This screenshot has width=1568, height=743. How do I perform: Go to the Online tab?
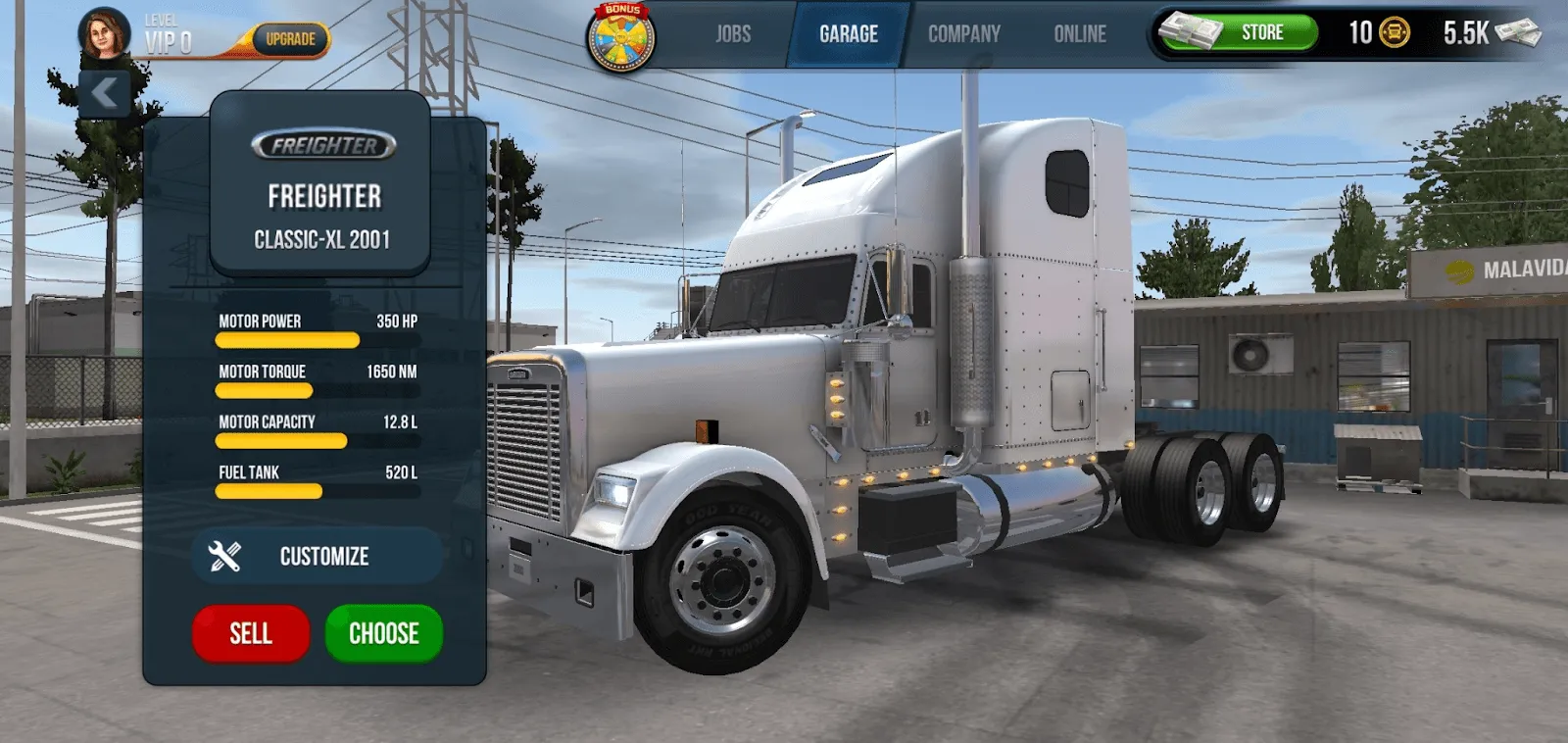point(1079,34)
